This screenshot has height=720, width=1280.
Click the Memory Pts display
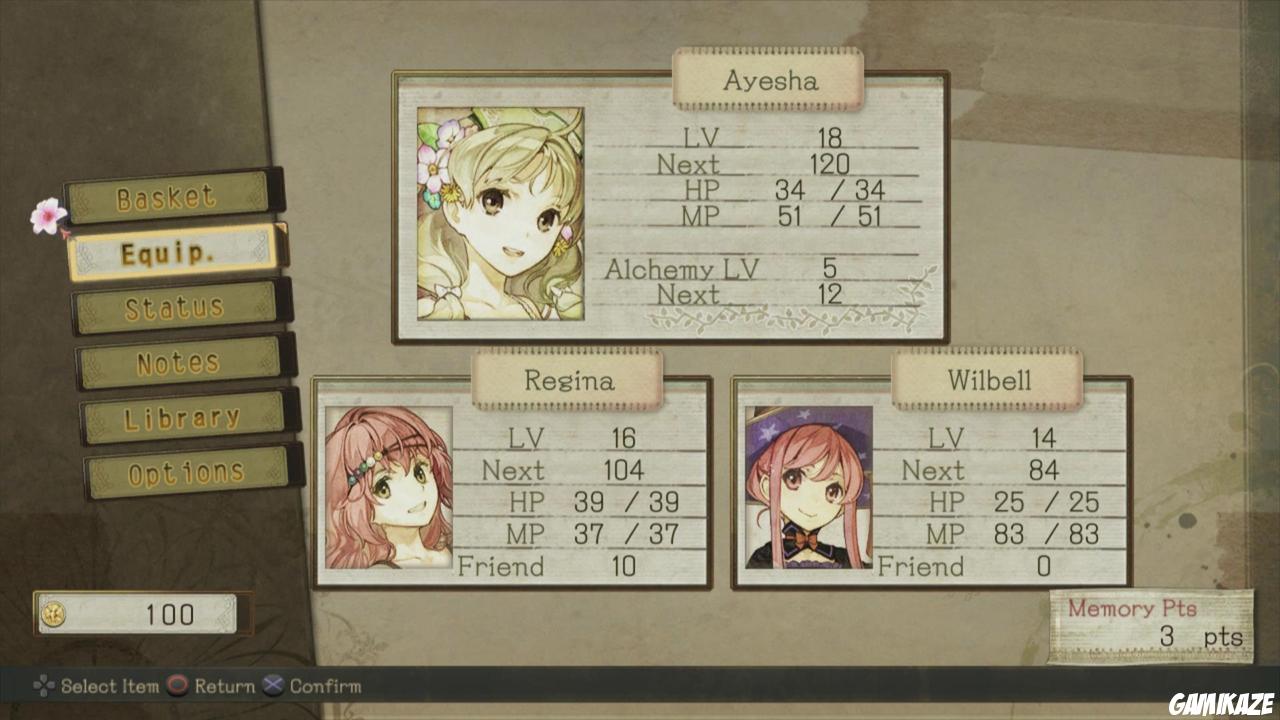(1150, 625)
